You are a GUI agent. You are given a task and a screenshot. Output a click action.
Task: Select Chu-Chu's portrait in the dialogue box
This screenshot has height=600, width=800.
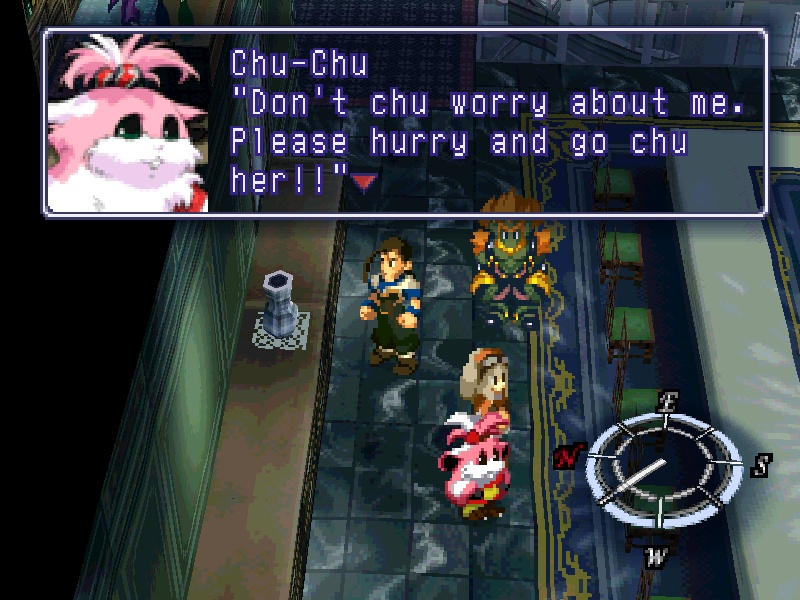(x=128, y=122)
